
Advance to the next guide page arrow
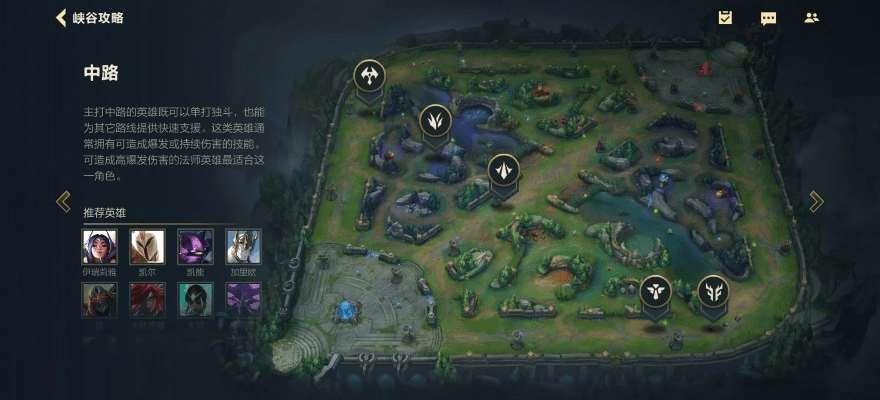coord(816,201)
